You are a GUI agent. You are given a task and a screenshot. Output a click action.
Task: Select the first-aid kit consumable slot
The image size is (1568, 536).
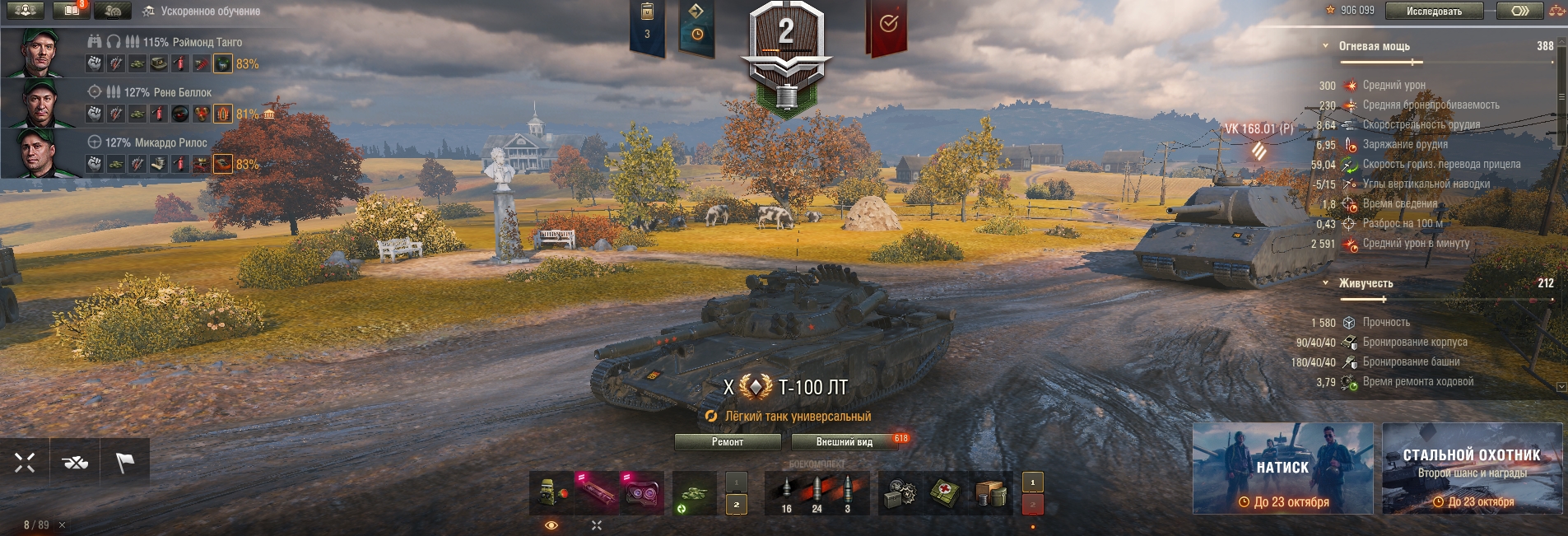944,493
